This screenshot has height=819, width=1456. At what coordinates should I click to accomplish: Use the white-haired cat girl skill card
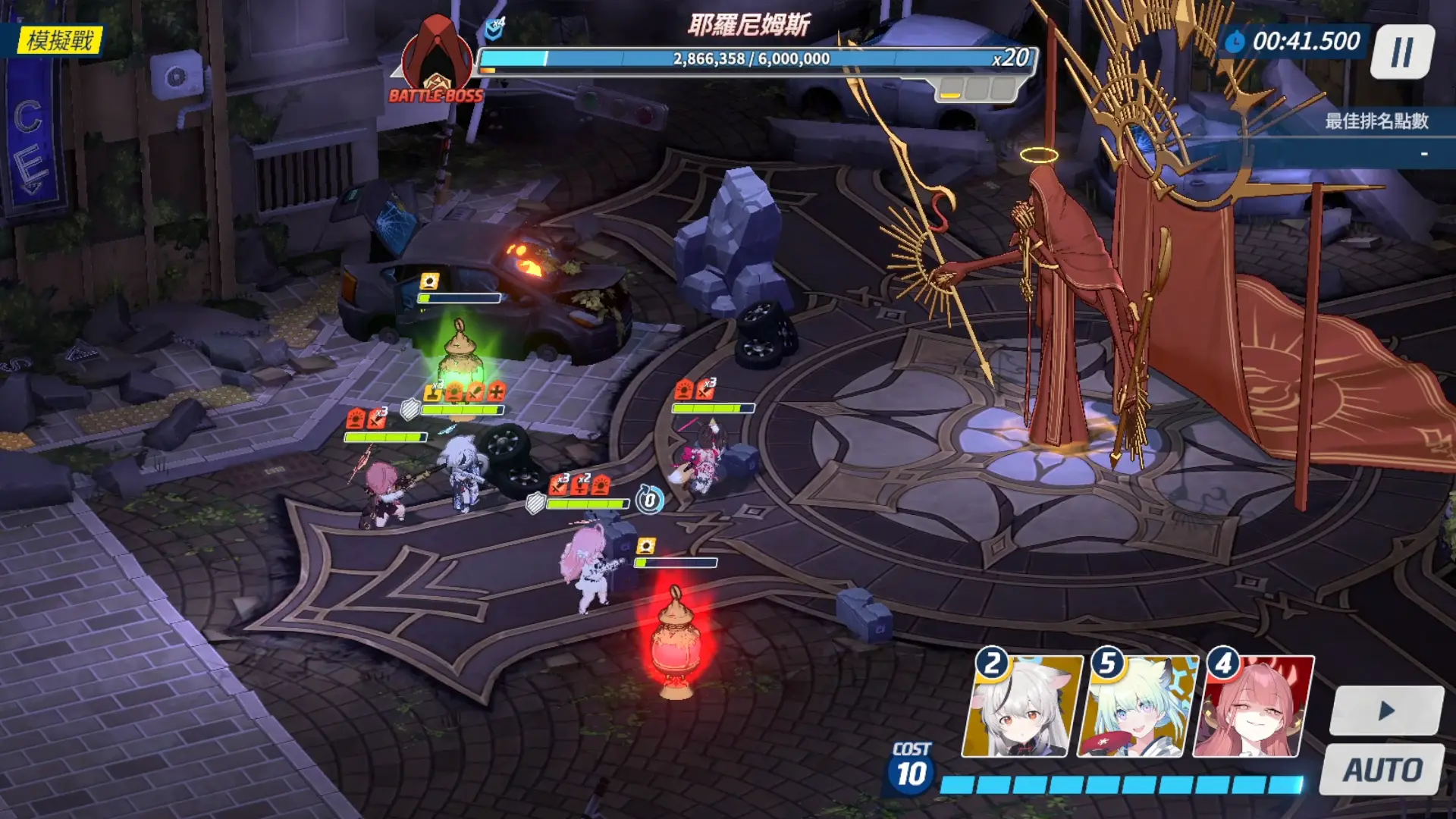(x=1019, y=707)
